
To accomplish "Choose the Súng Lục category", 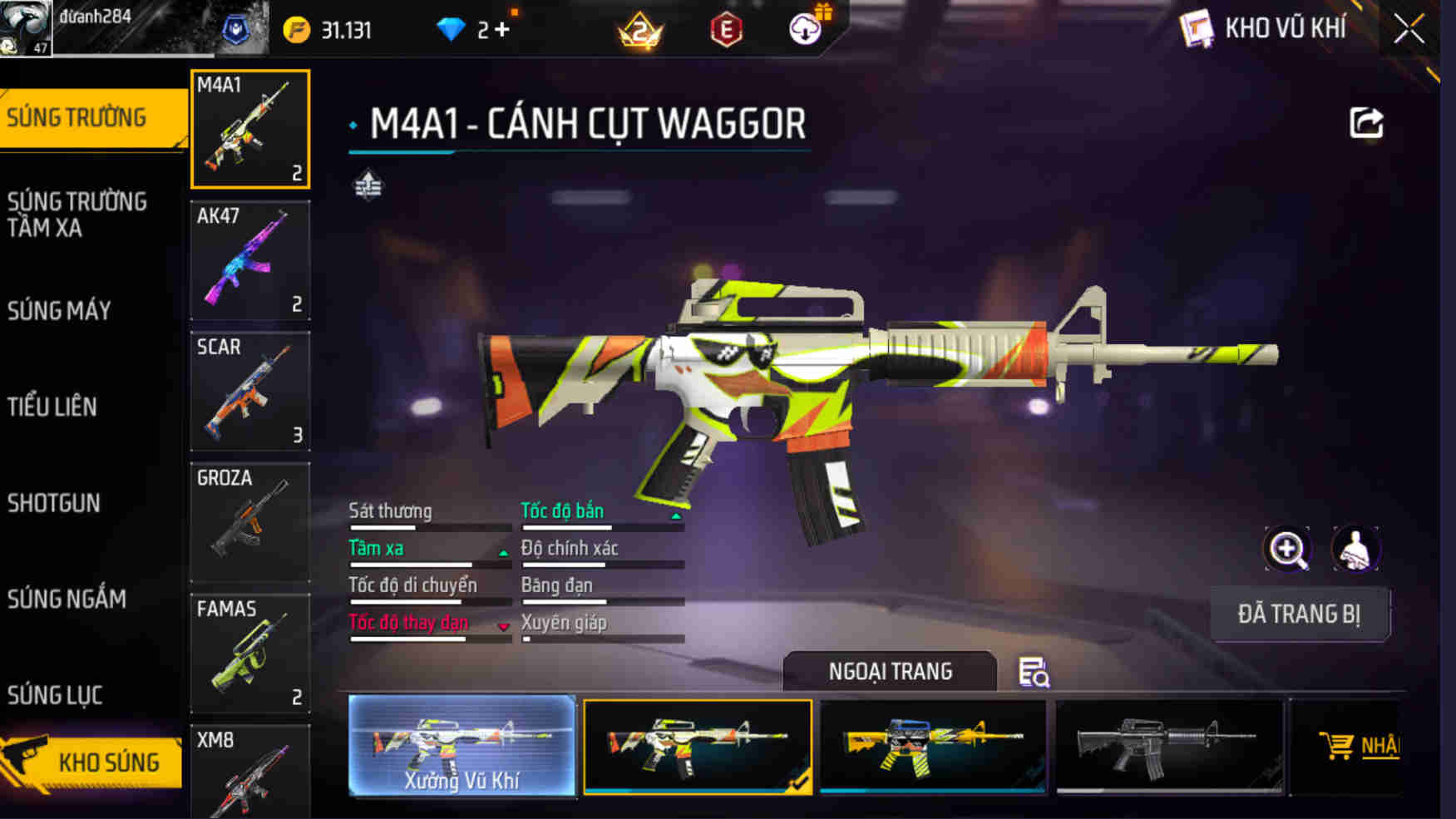I will pos(55,695).
